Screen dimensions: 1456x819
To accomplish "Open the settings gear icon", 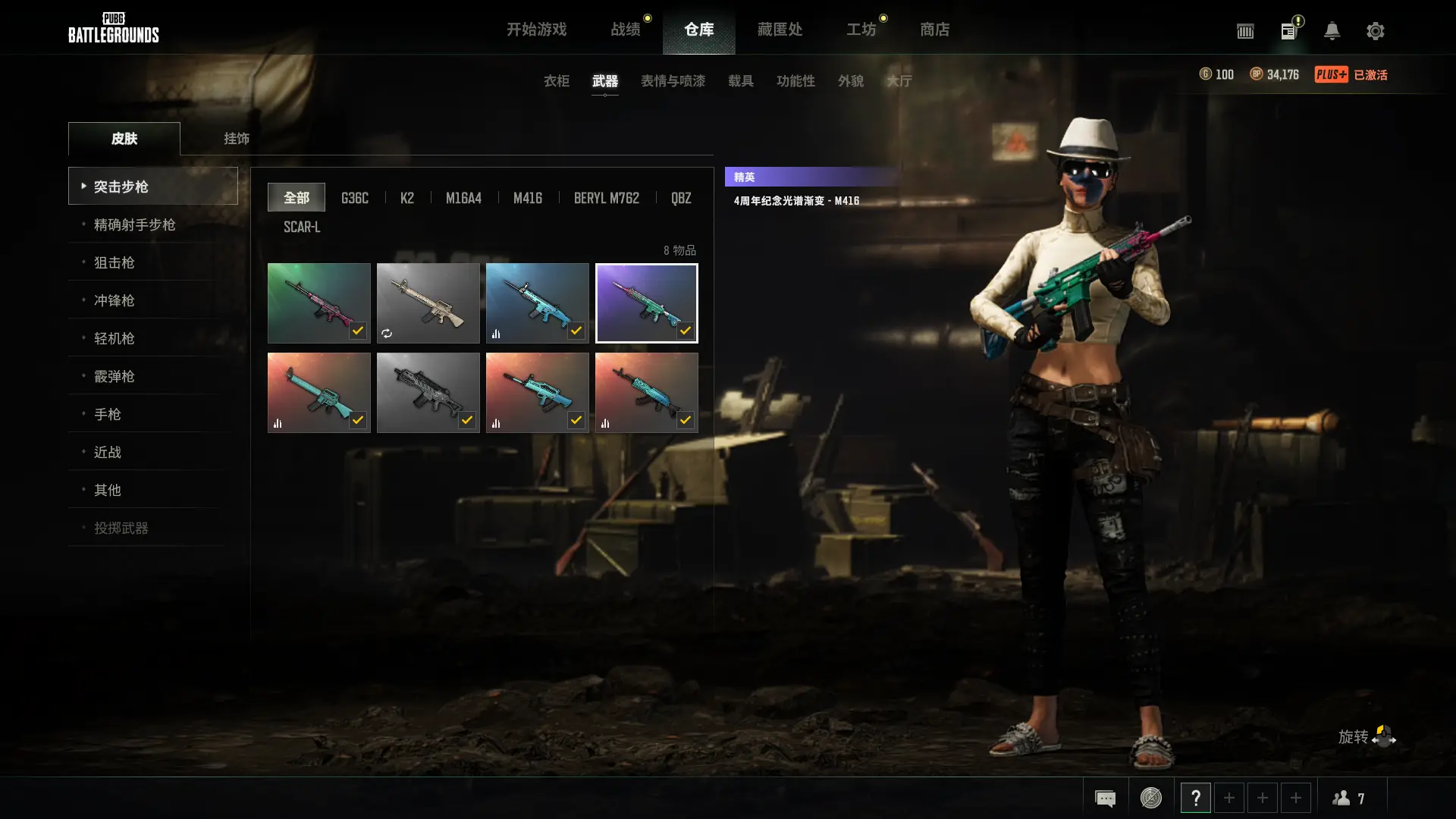I will [1375, 31].
